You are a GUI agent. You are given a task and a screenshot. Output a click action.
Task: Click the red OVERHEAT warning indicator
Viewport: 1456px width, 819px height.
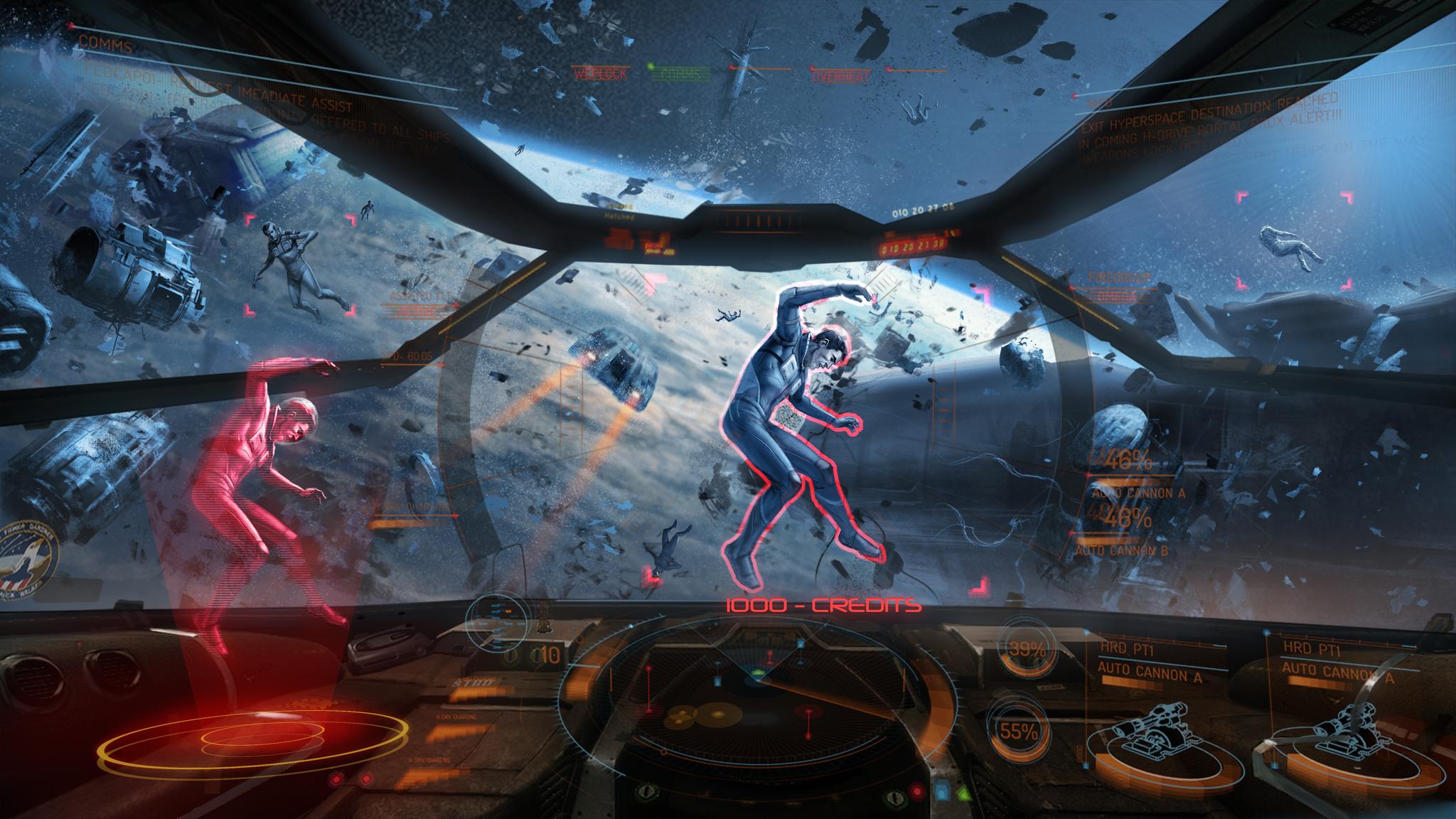click(x=841, y=75)
